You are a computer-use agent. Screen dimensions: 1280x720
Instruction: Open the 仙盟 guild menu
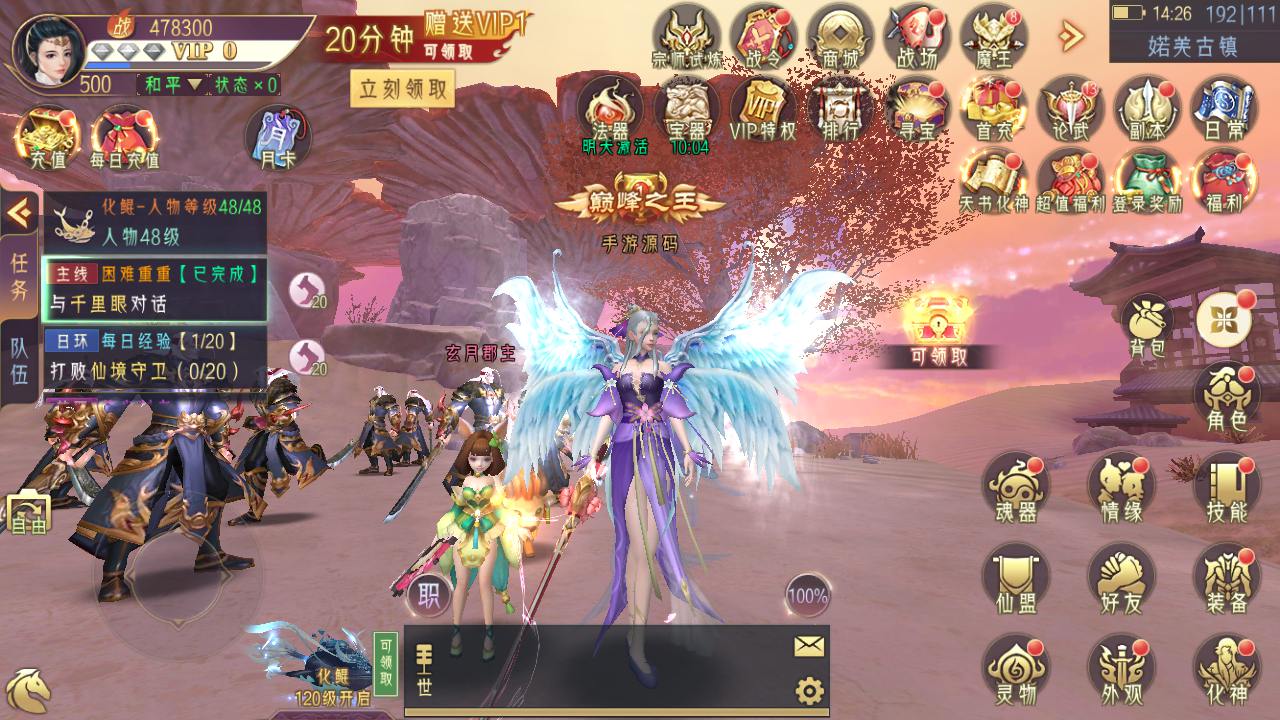coord(1015,581)
